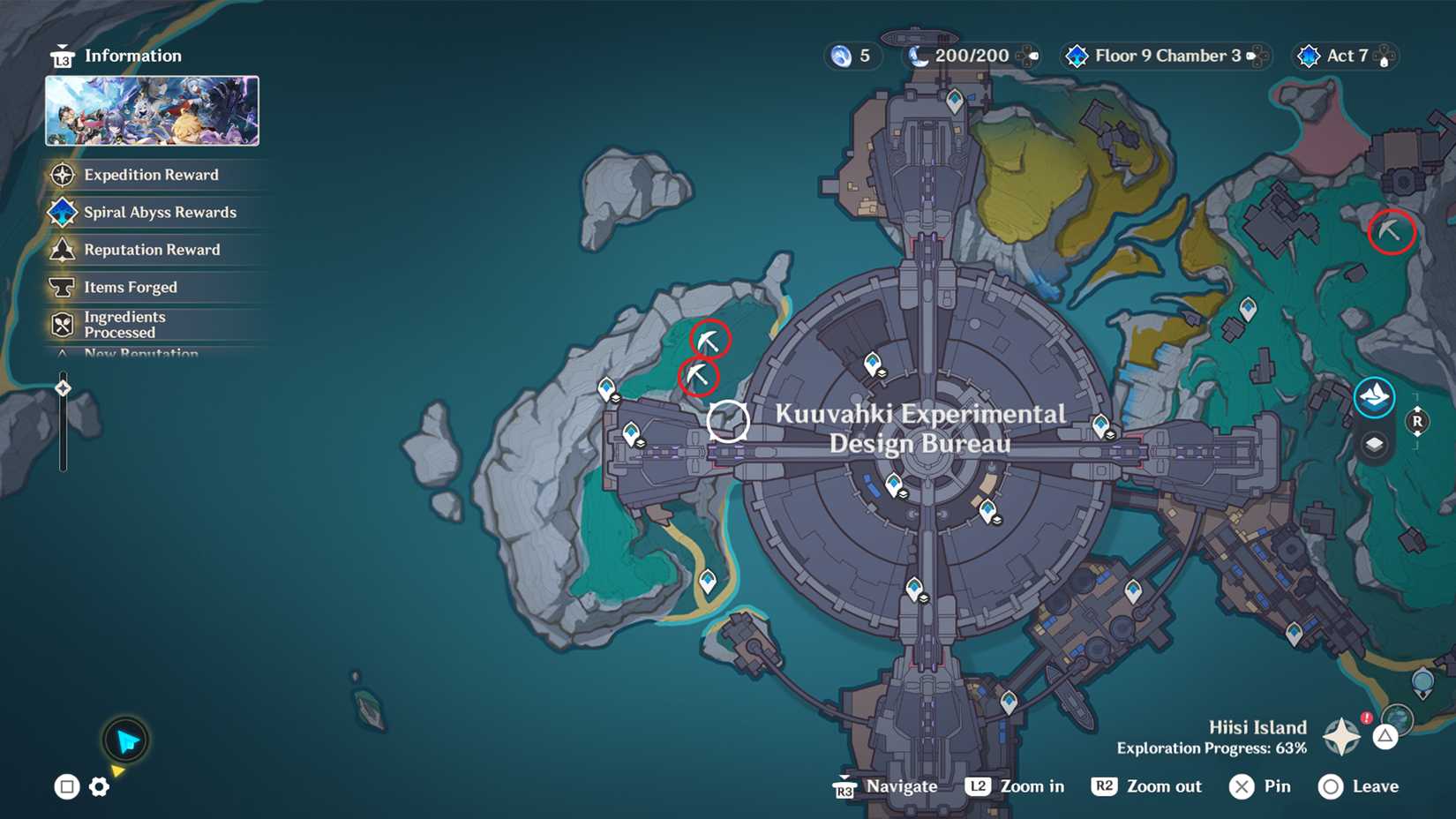Screen dimensions: 1456x819
Task: Open the Floor 9 Chamber 3 Abyss details
Action: [x=1163, y=56]
